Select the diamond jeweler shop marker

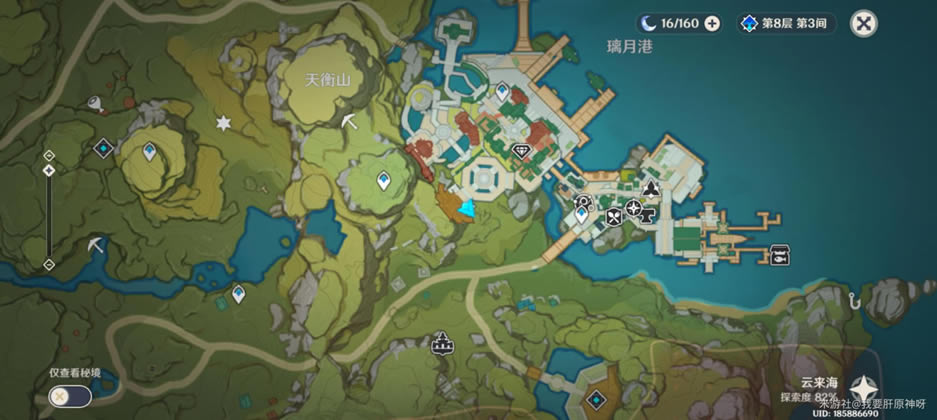pyautogui.click(x=522, y=151)
